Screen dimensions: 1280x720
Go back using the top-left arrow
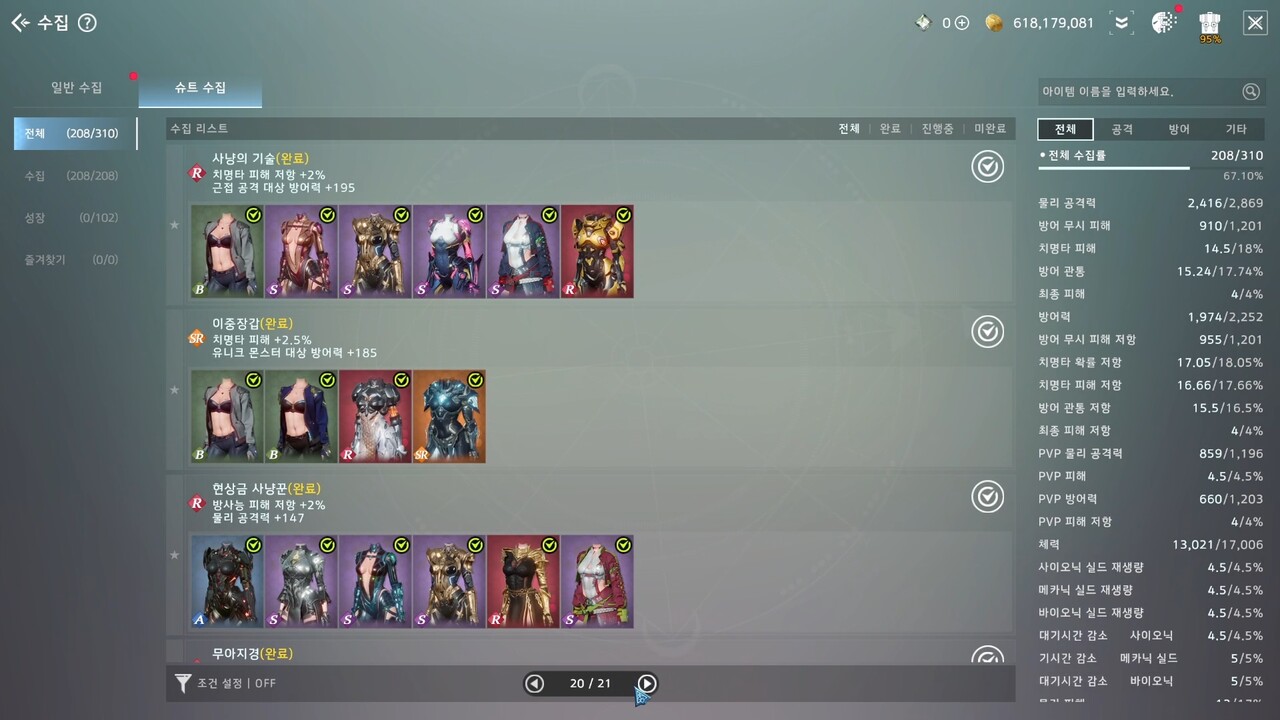pyautogui.click(x=20, y=23)
